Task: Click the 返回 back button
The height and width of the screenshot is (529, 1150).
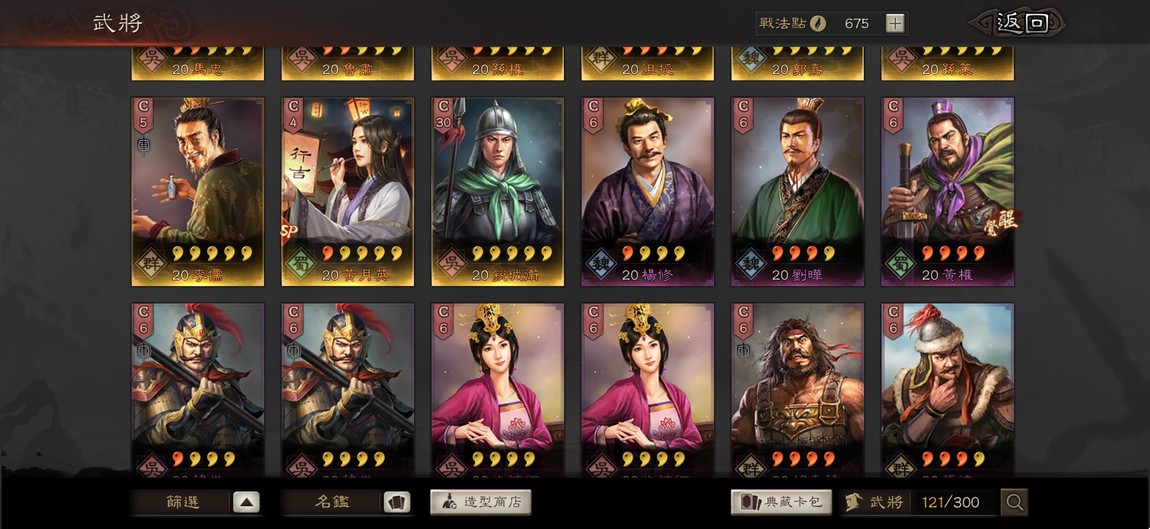Action: tap(1019, 23)
